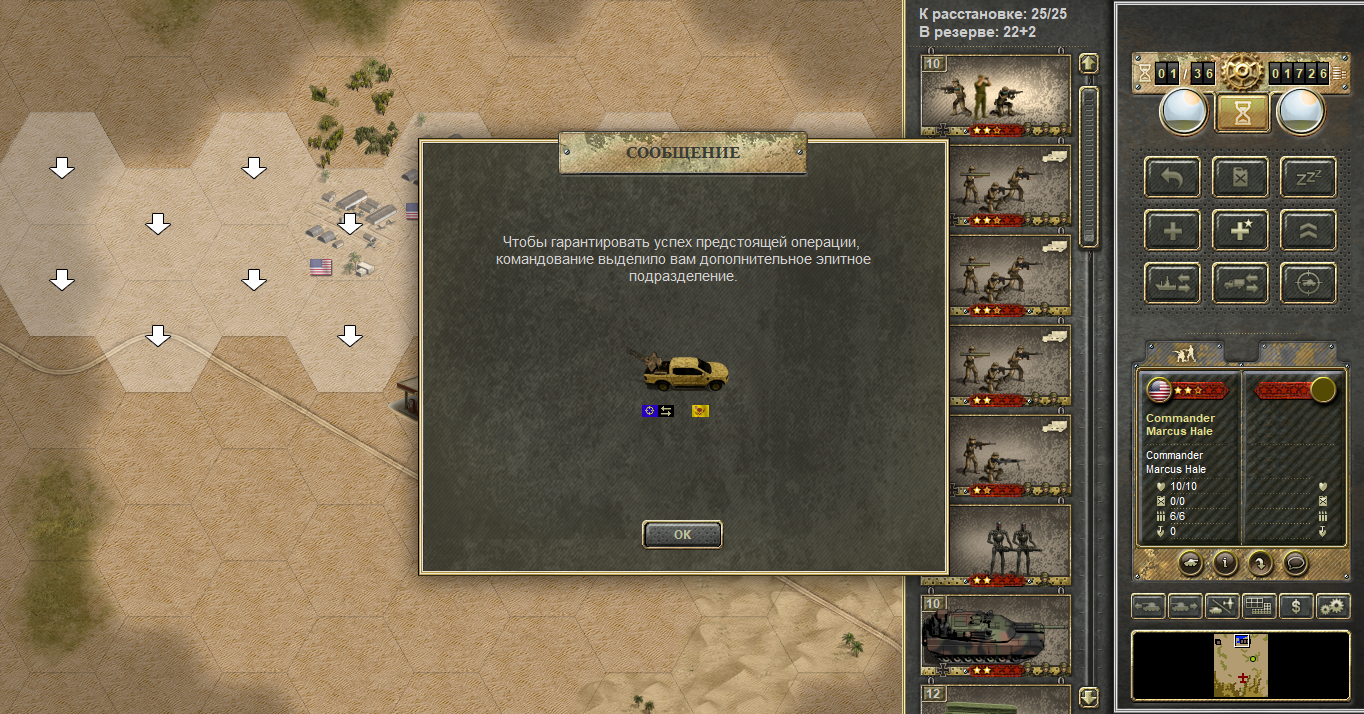Choose the top infantry squad with officer card
The width and height of the screenshot is (1364, 714).
[995, 95]
